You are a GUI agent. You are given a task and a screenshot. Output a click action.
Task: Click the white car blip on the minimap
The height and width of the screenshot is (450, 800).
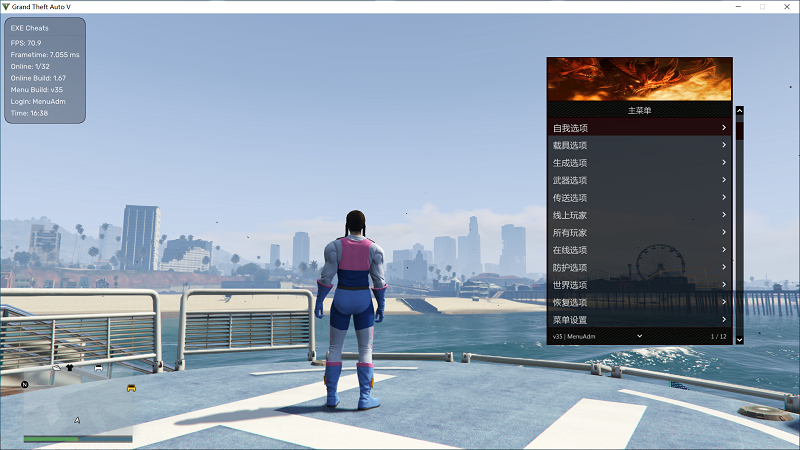pyautogui.click(x=98, y=368)
